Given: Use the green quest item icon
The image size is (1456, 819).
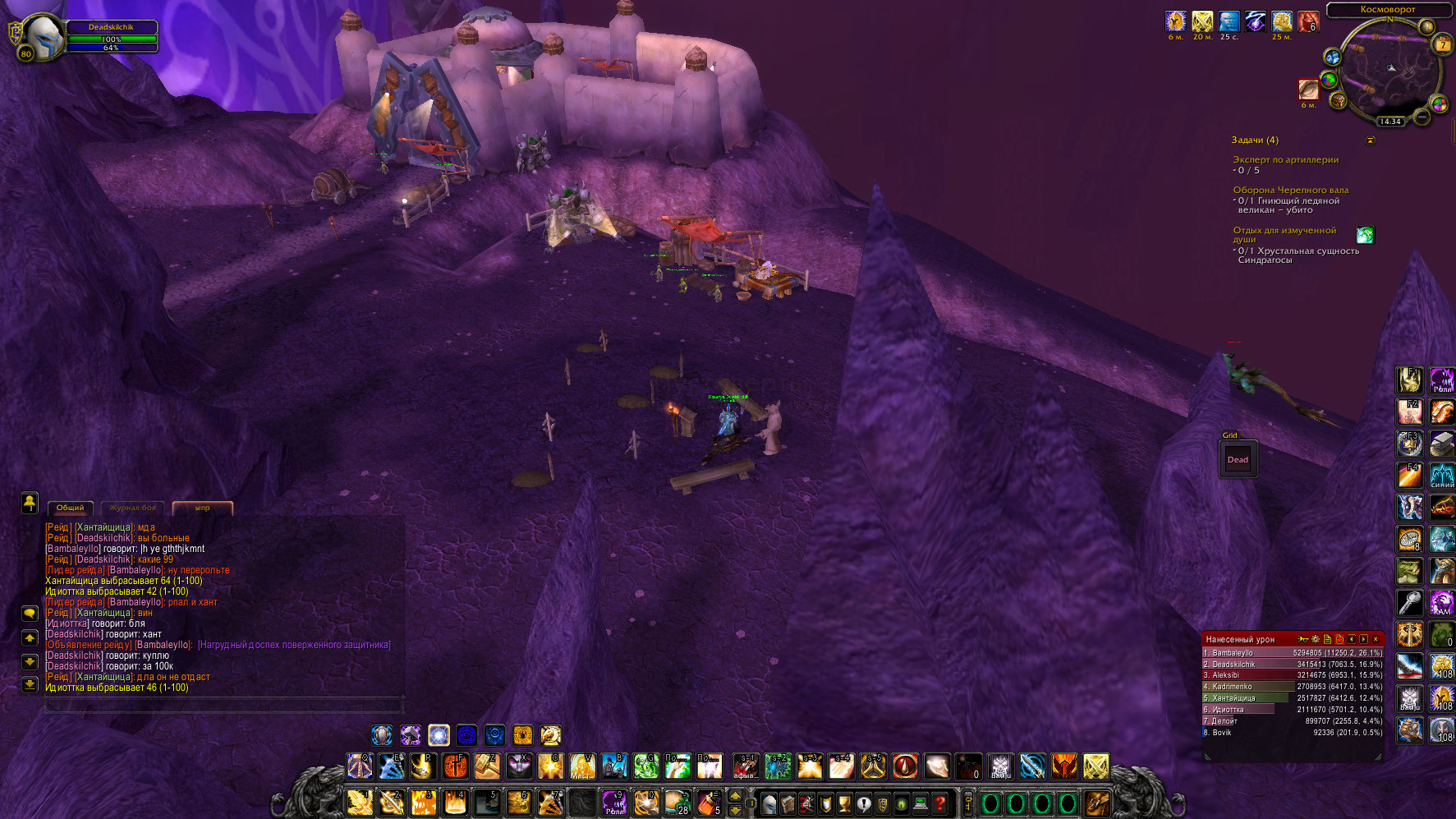Looking at the screenshot, I should tap(1365, 236).
